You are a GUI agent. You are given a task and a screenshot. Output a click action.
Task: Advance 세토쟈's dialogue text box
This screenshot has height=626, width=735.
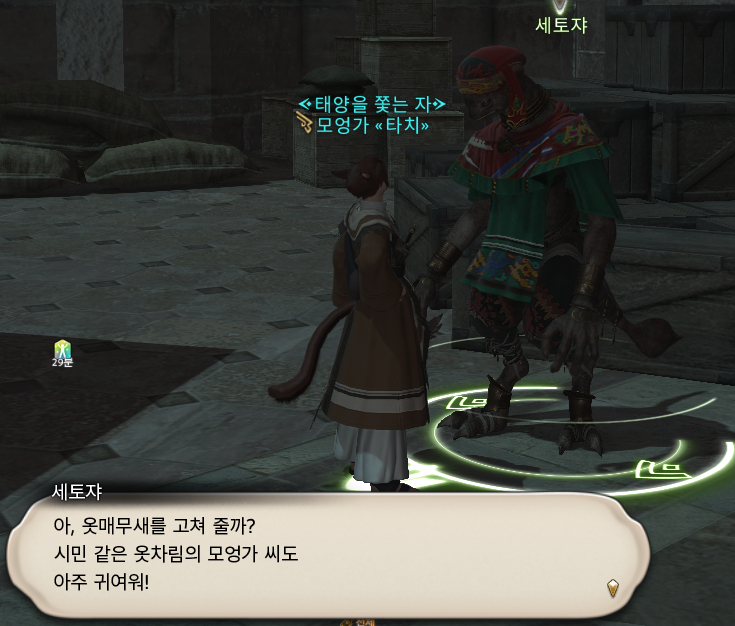point(328,552)
